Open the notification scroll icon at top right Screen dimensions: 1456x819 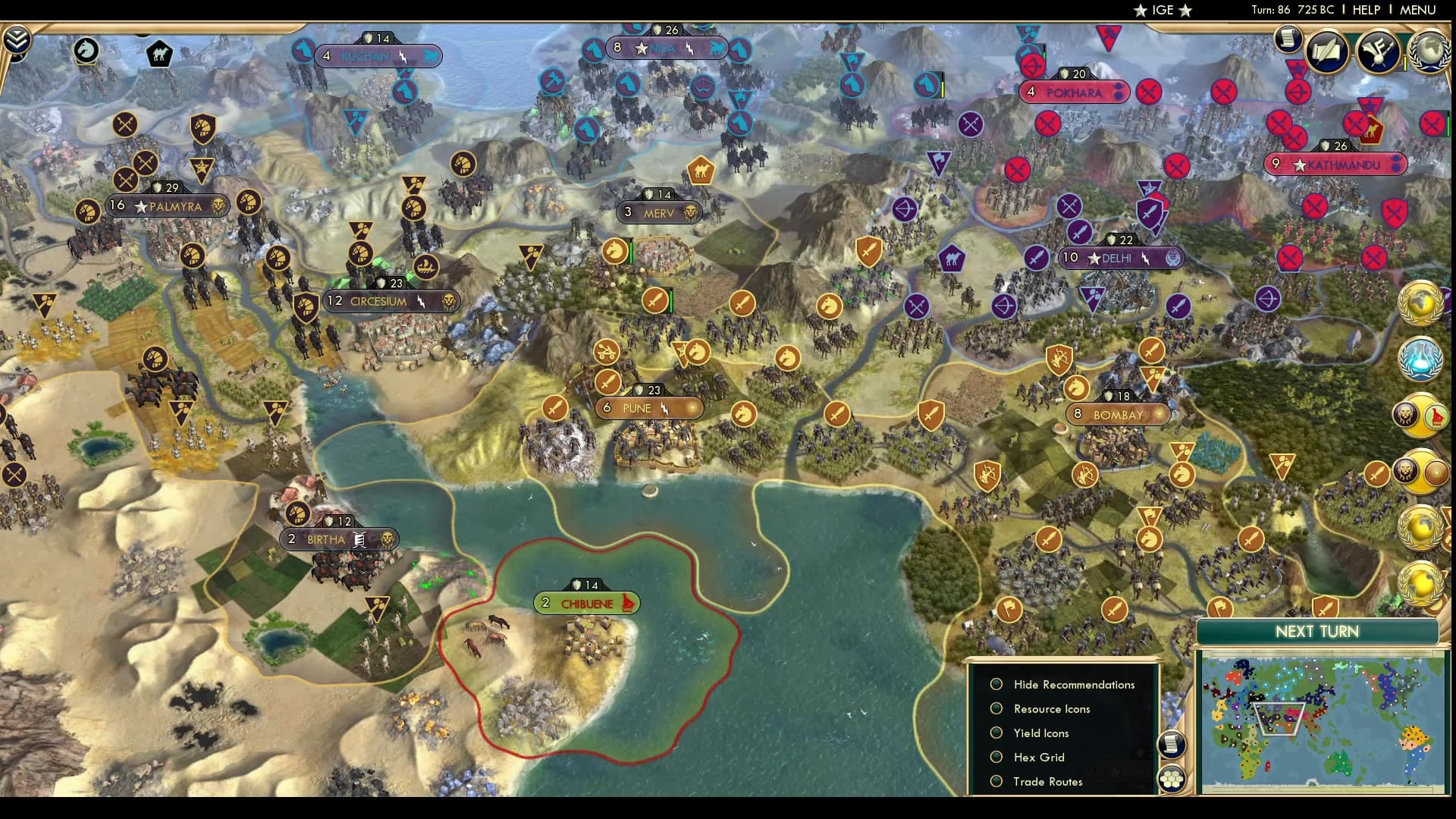[x=1288, y=38]
